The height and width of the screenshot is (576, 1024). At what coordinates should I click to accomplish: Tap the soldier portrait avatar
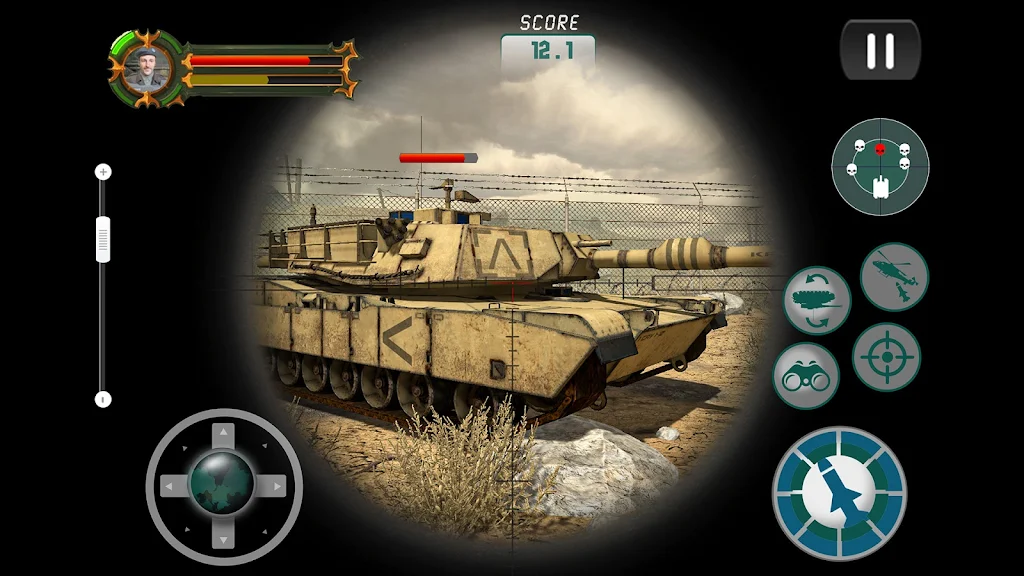coord(148,68)
